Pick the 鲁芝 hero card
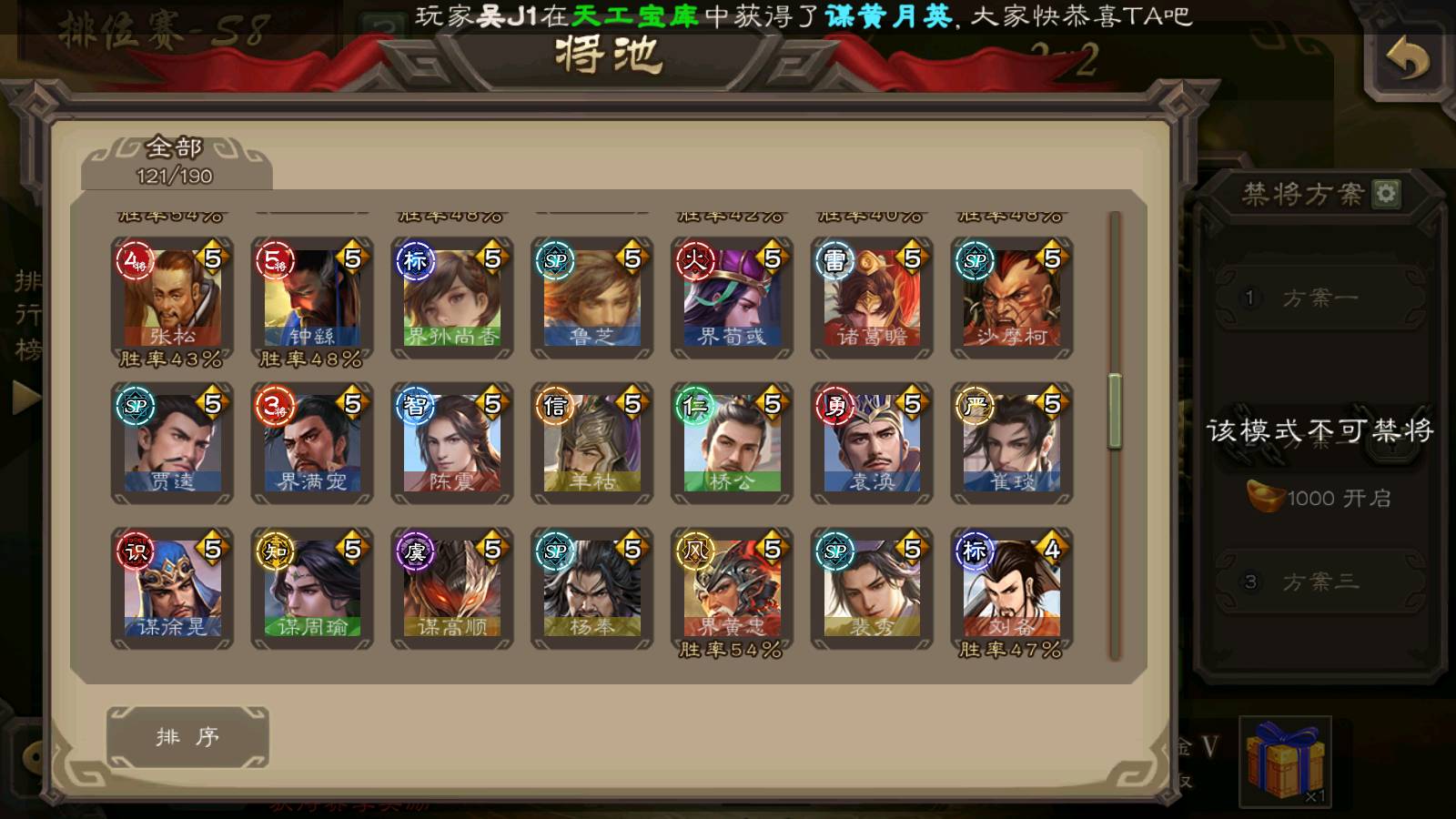This screenshot has width=1456, height=819. click(592, 298)
